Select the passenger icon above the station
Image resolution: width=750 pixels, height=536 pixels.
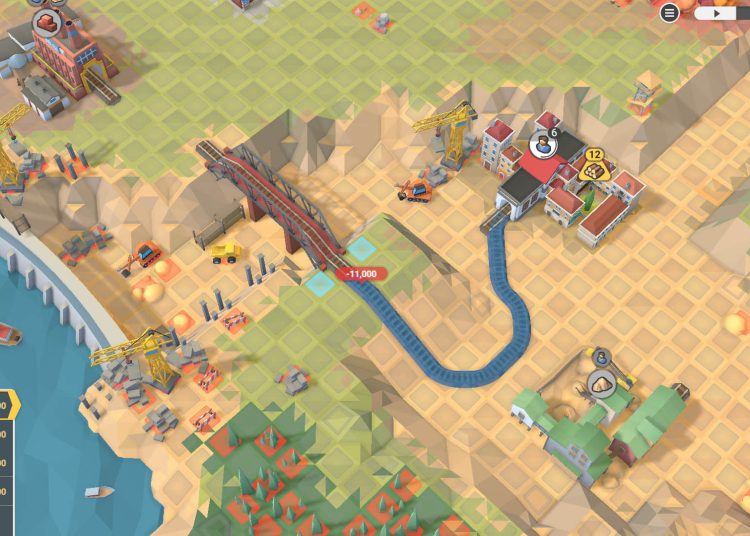pos(541,146)
